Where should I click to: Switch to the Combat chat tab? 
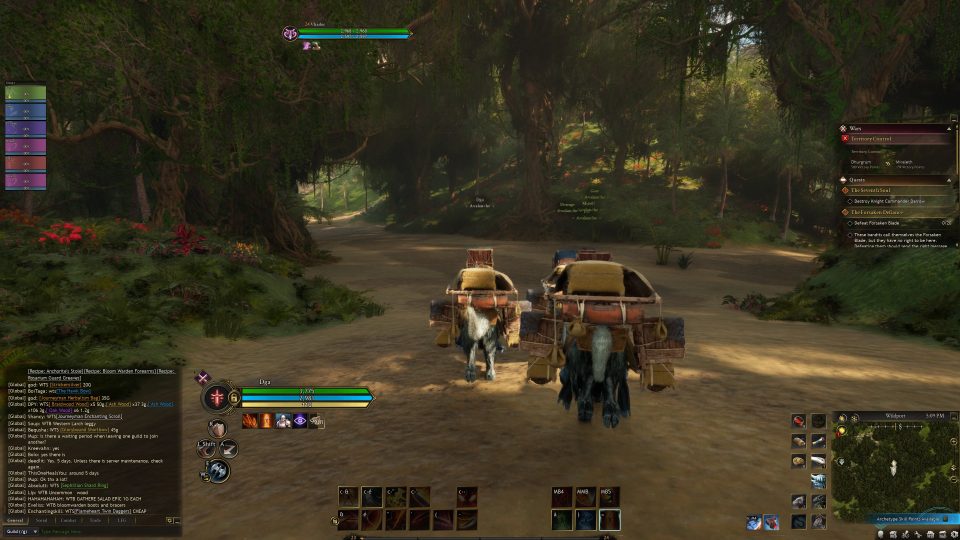coord(68,520)
